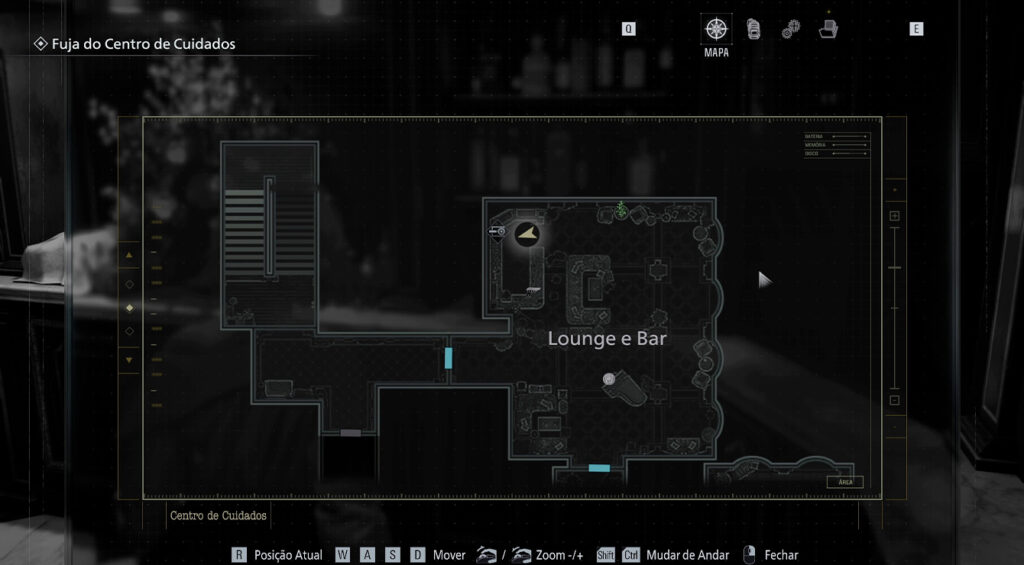
Task: Go up one floor with the up arrow
Action: (128, 256)
